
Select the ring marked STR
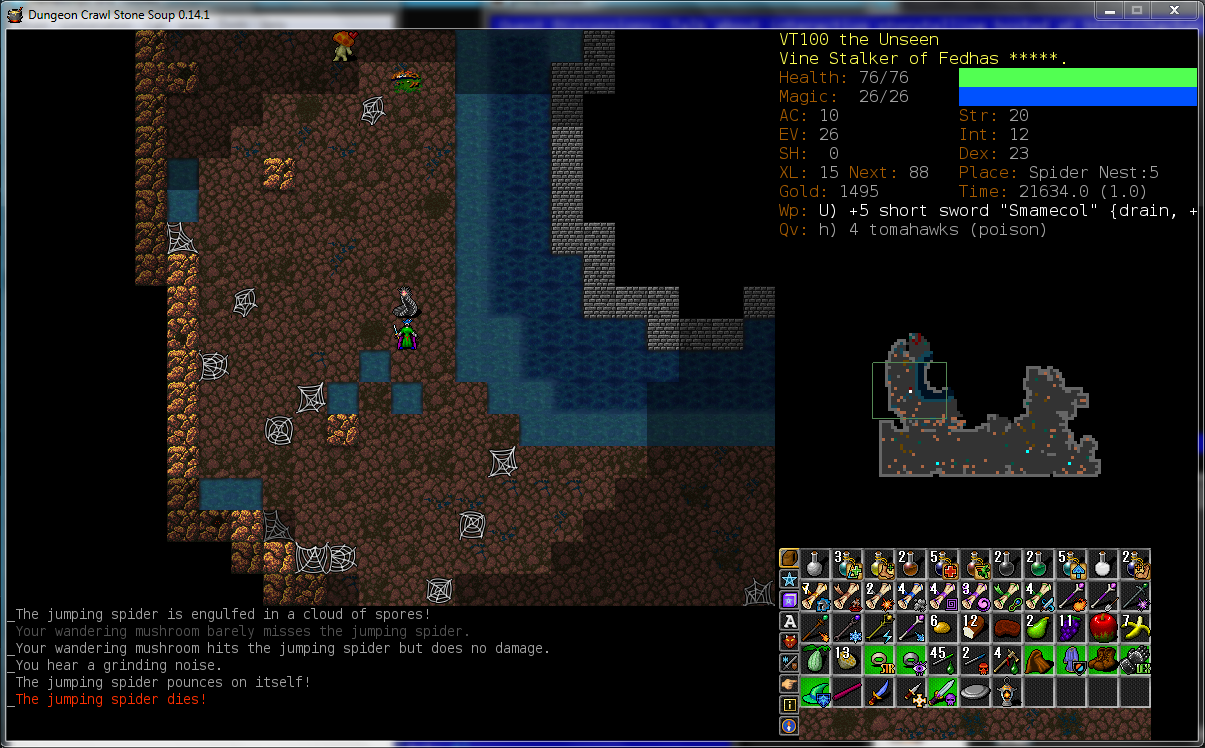point(880,660)
